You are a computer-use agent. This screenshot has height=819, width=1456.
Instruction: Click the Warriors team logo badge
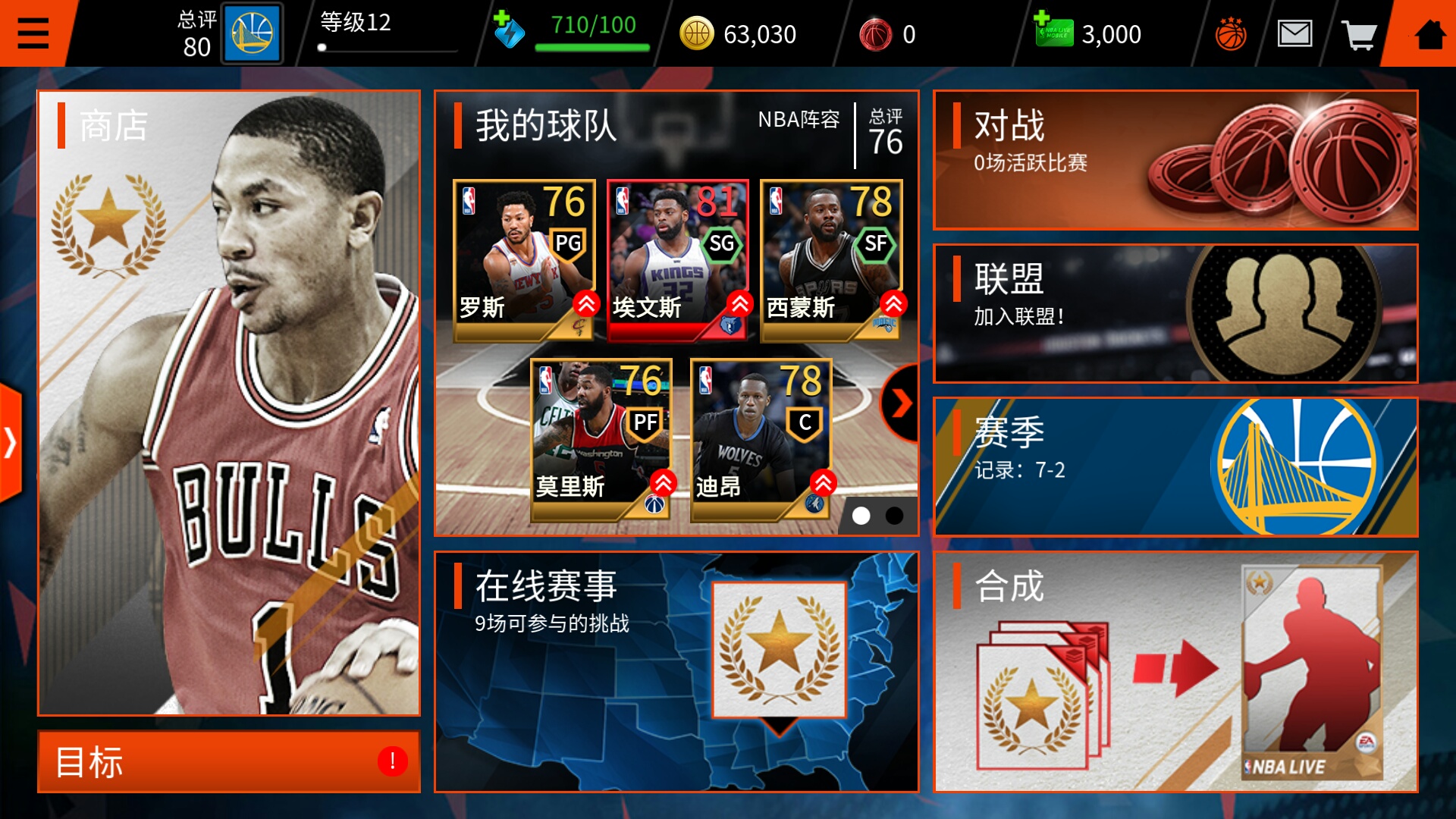[x=253, y=33]
